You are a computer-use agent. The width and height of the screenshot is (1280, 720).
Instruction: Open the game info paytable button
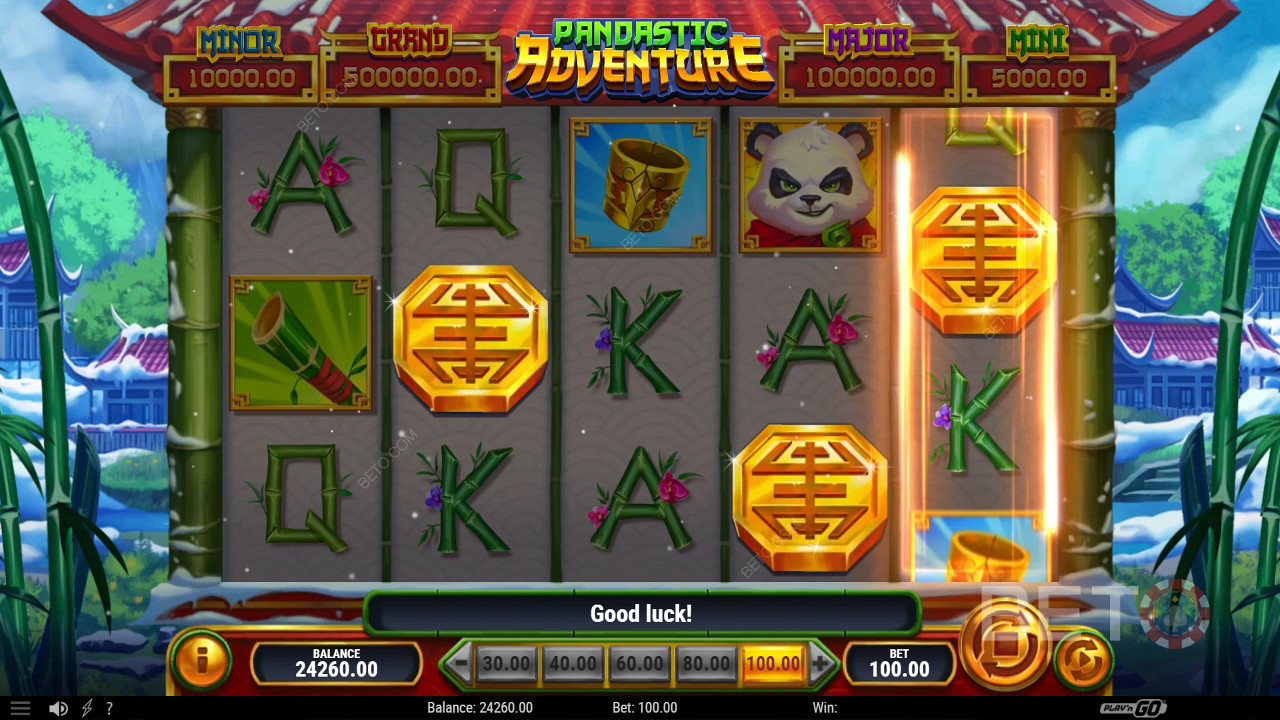pyautogui.click(x=201, y=660)
